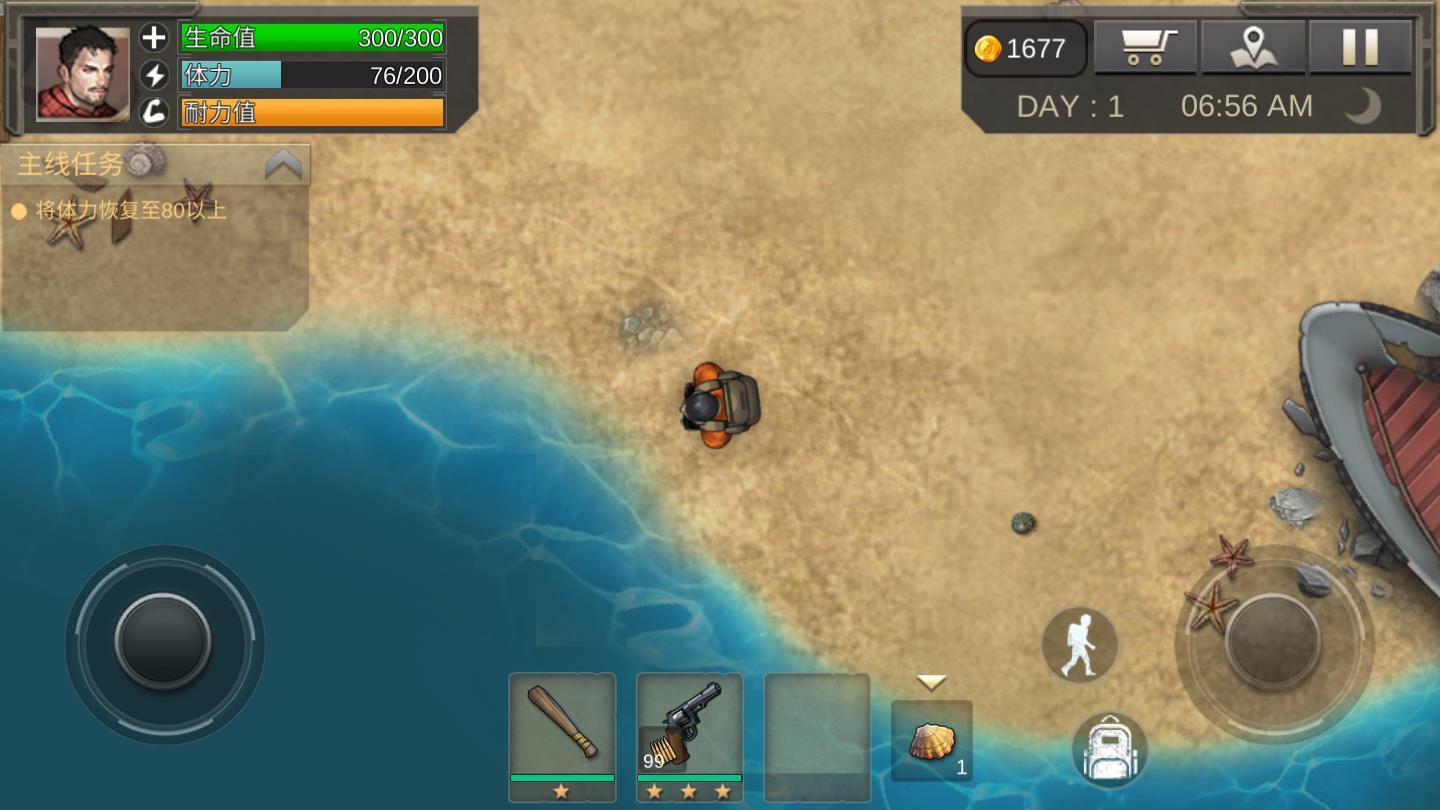This screenshot has width=1440, height=810.
Task: Open the backpack inventory
Action: click(1109, 750)
